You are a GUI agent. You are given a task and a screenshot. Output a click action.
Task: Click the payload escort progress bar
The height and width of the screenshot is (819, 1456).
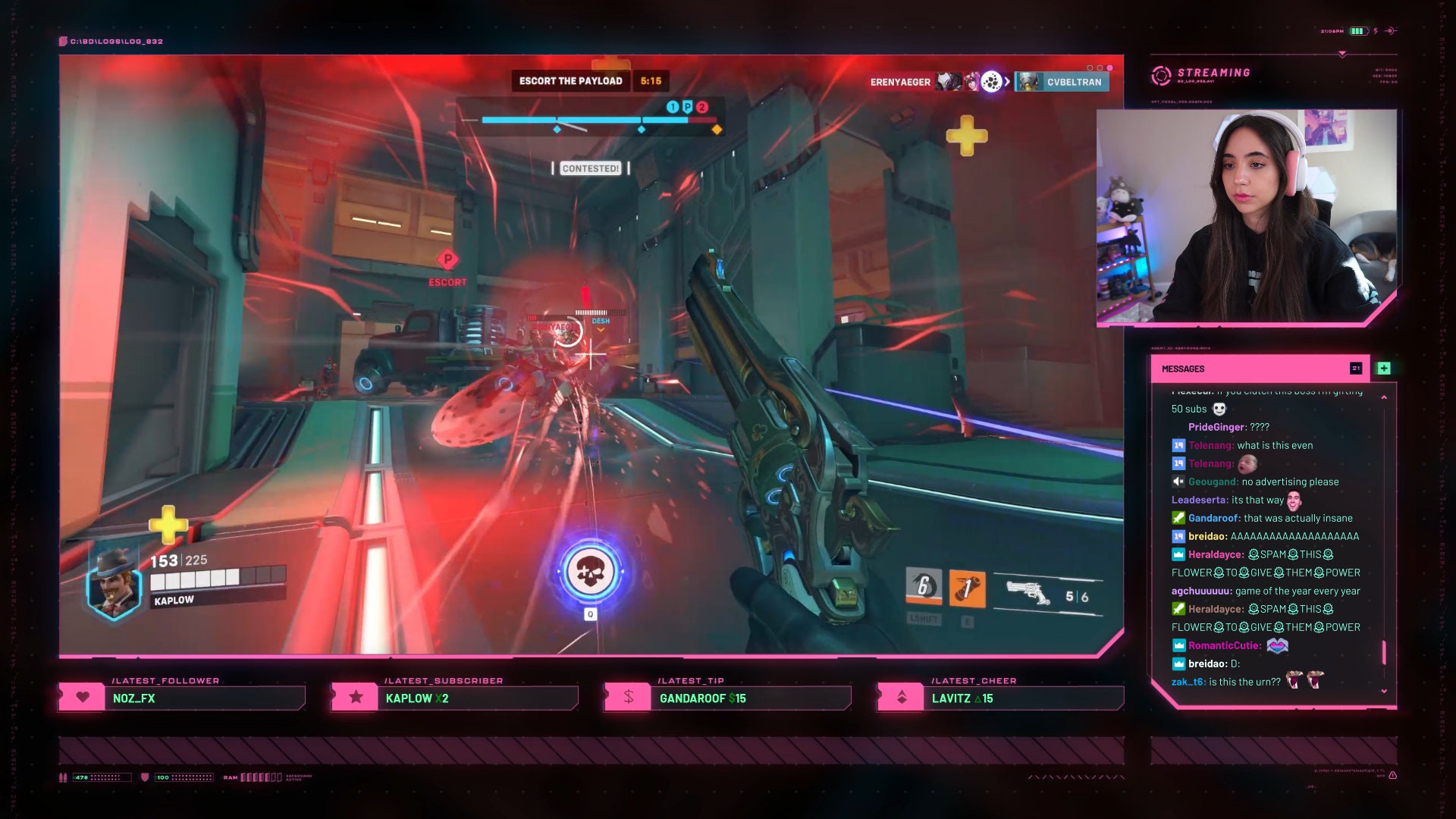591,118
